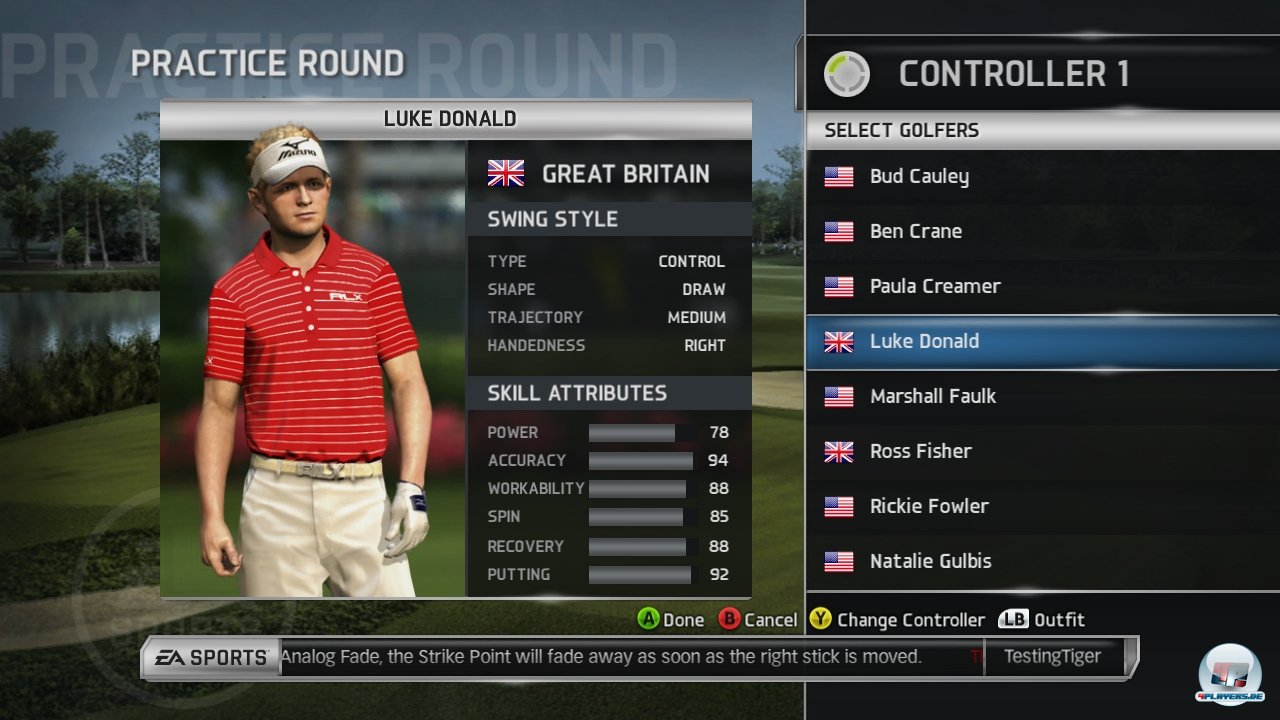Choose Marshall Faulk from the list
This screenshot has width=1280, height=720.
coord(932,397)
